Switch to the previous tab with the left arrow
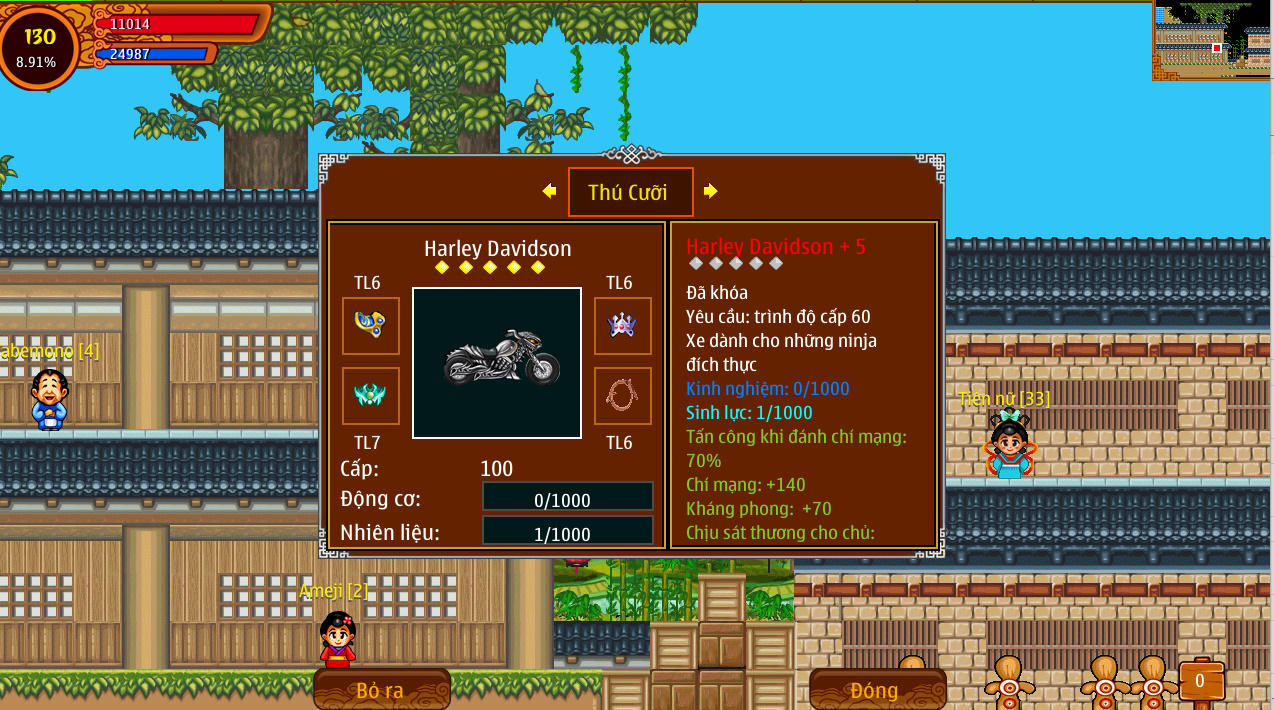The height and width of the screenshot is (710, 1274). (x=549, y=191)
